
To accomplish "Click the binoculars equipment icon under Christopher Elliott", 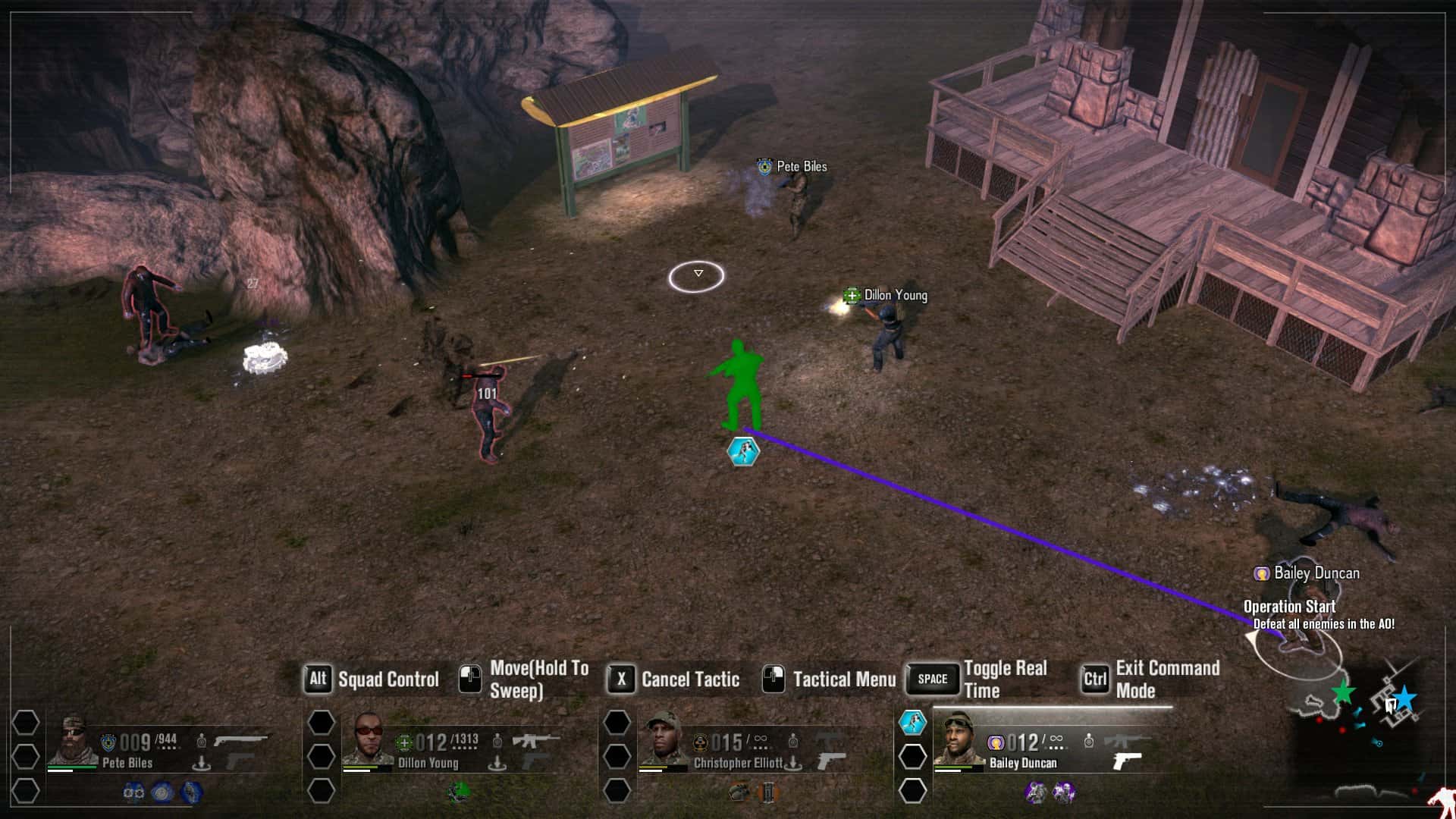I will pyautogui.click(x=739, y=791).
